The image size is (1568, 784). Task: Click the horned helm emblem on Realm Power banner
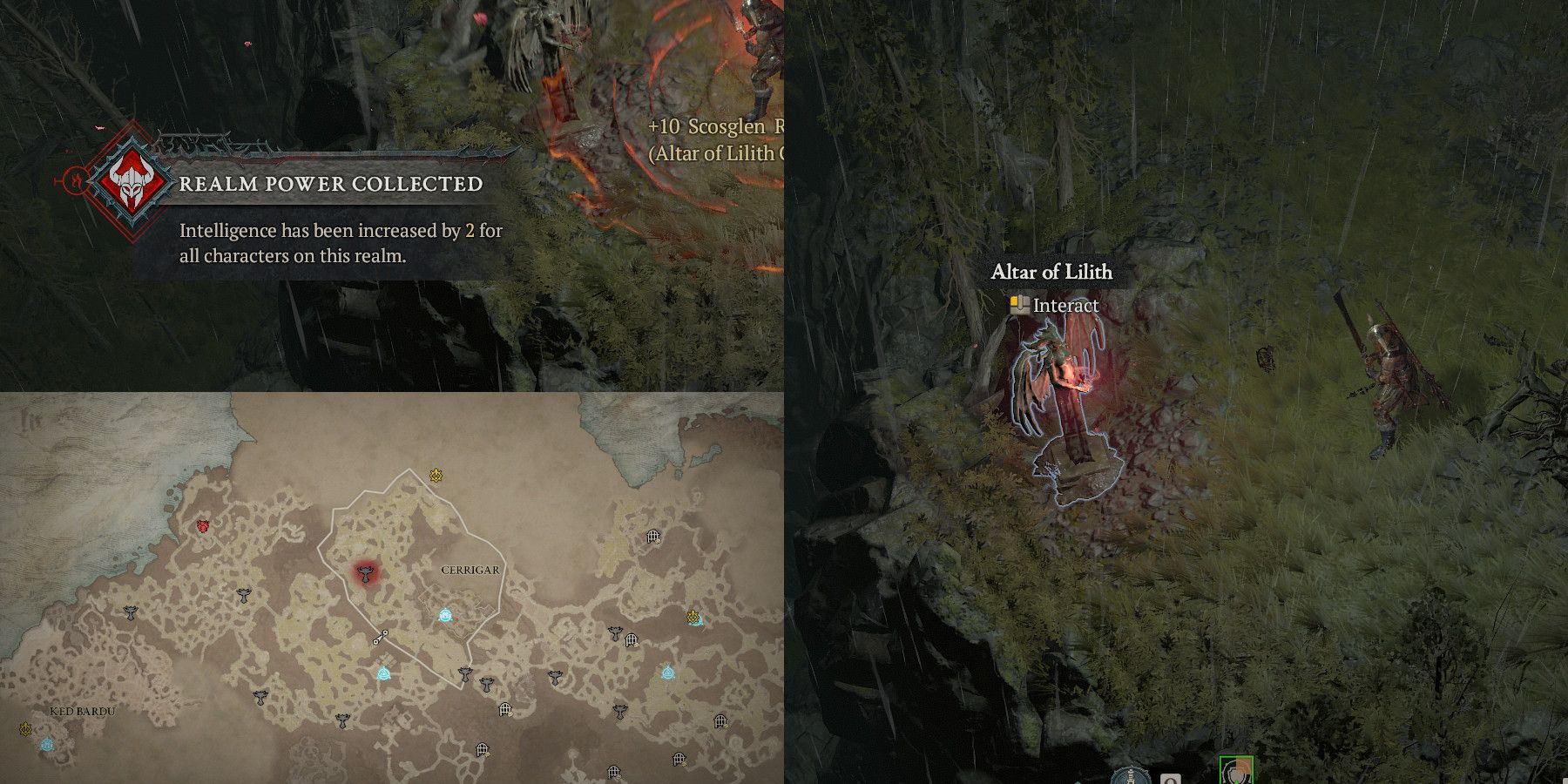click(131, 185)
